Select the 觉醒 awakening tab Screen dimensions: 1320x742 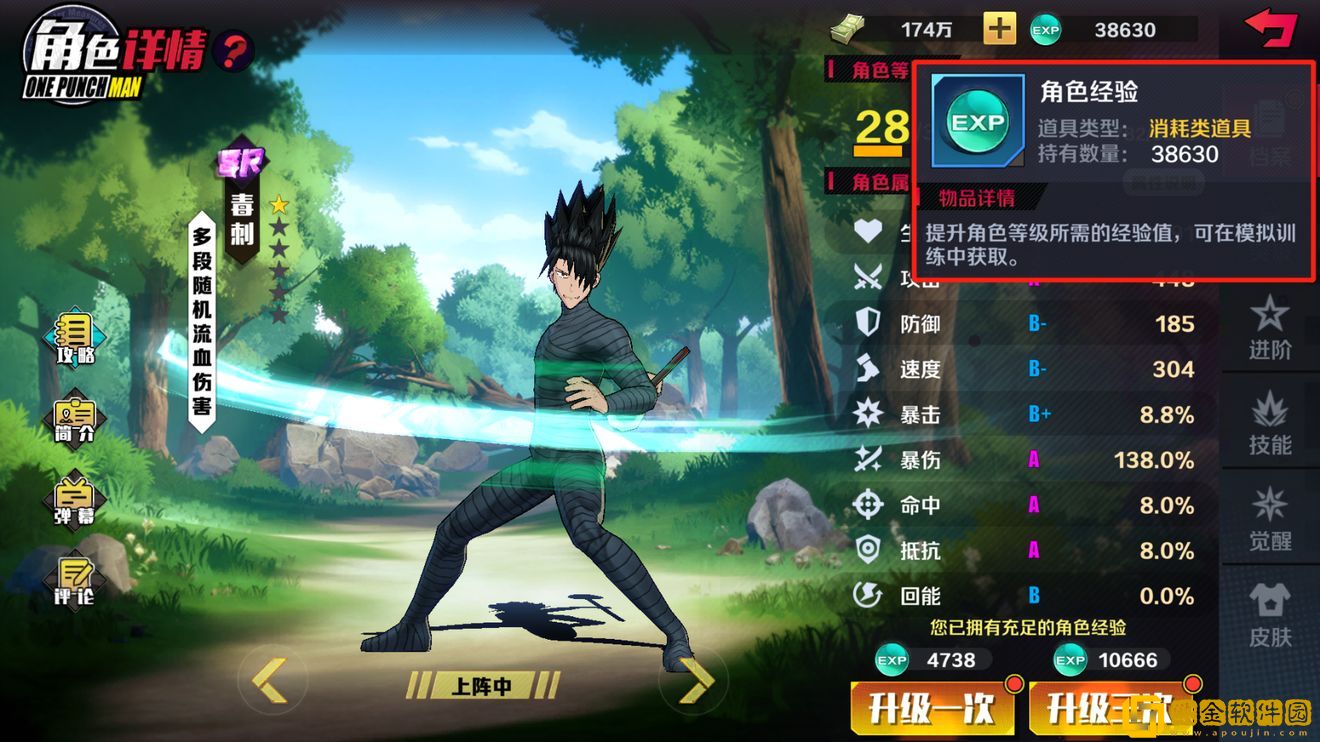pyautogui.click(x=1270, y=520)
